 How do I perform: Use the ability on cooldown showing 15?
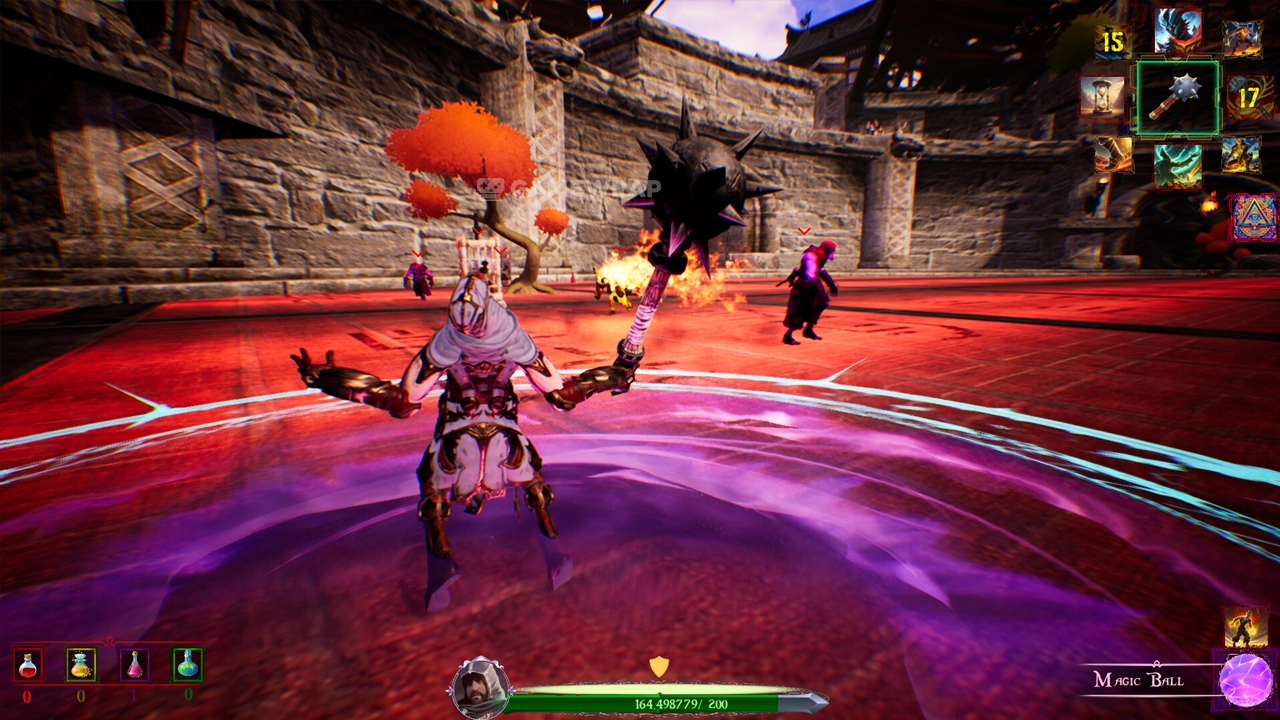1113,41
